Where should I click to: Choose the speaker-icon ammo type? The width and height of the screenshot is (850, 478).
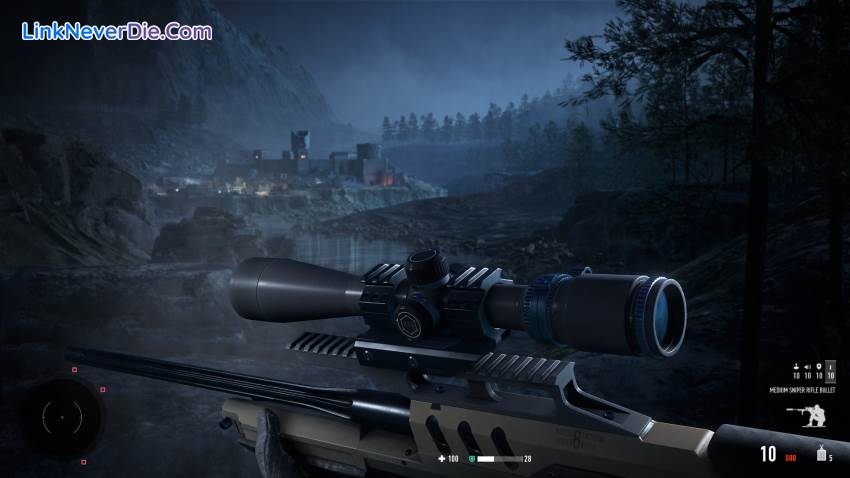click(x=808, y=367)
